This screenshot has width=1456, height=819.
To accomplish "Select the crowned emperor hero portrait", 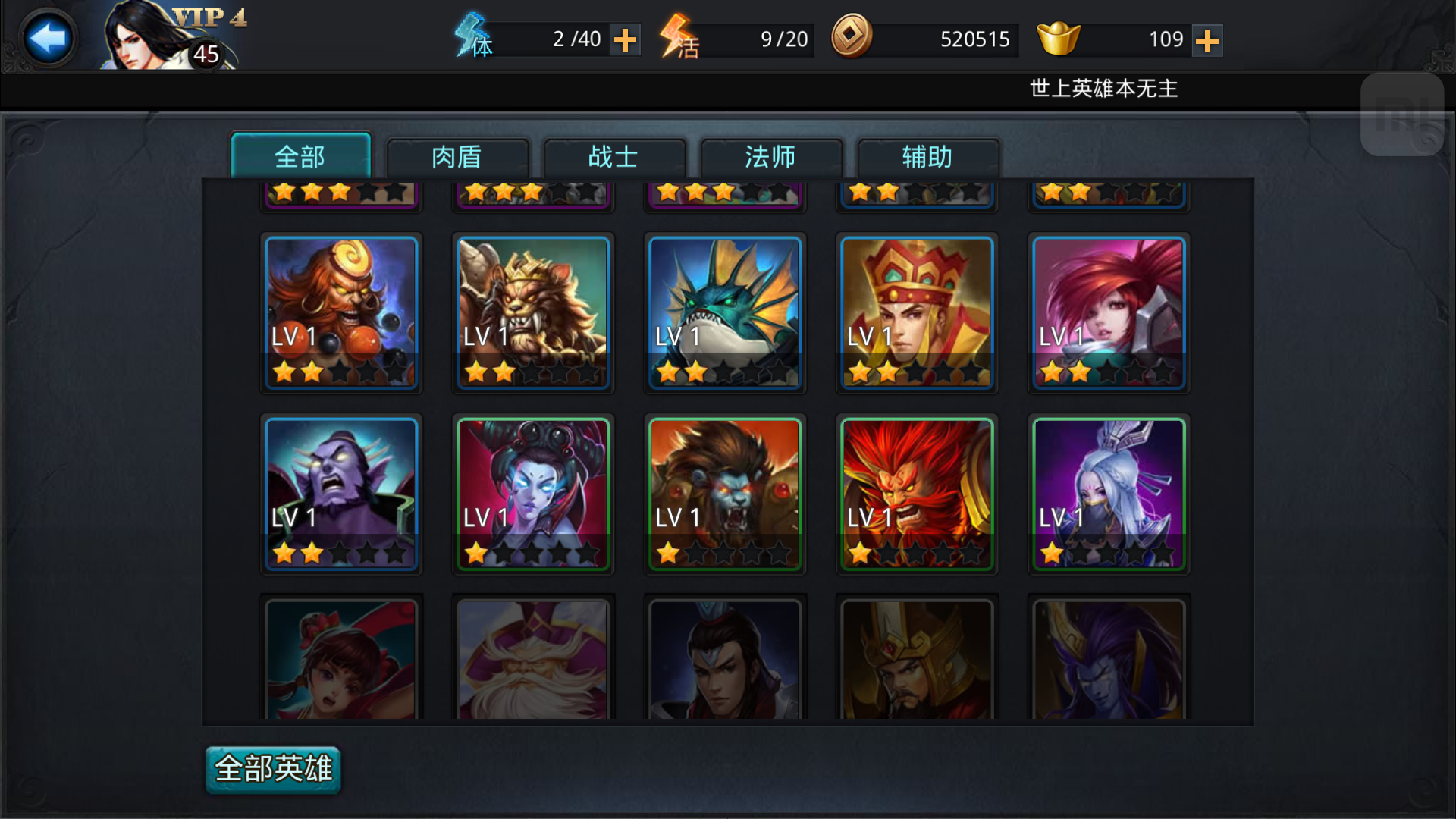I will (917, 313).
